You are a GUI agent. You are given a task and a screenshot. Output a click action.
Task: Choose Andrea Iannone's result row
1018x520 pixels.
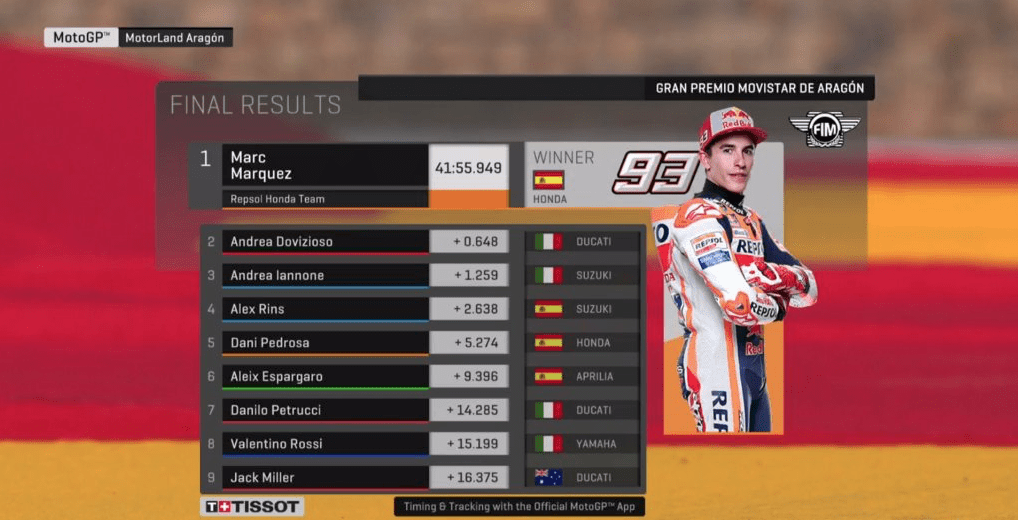pos(326,275)
